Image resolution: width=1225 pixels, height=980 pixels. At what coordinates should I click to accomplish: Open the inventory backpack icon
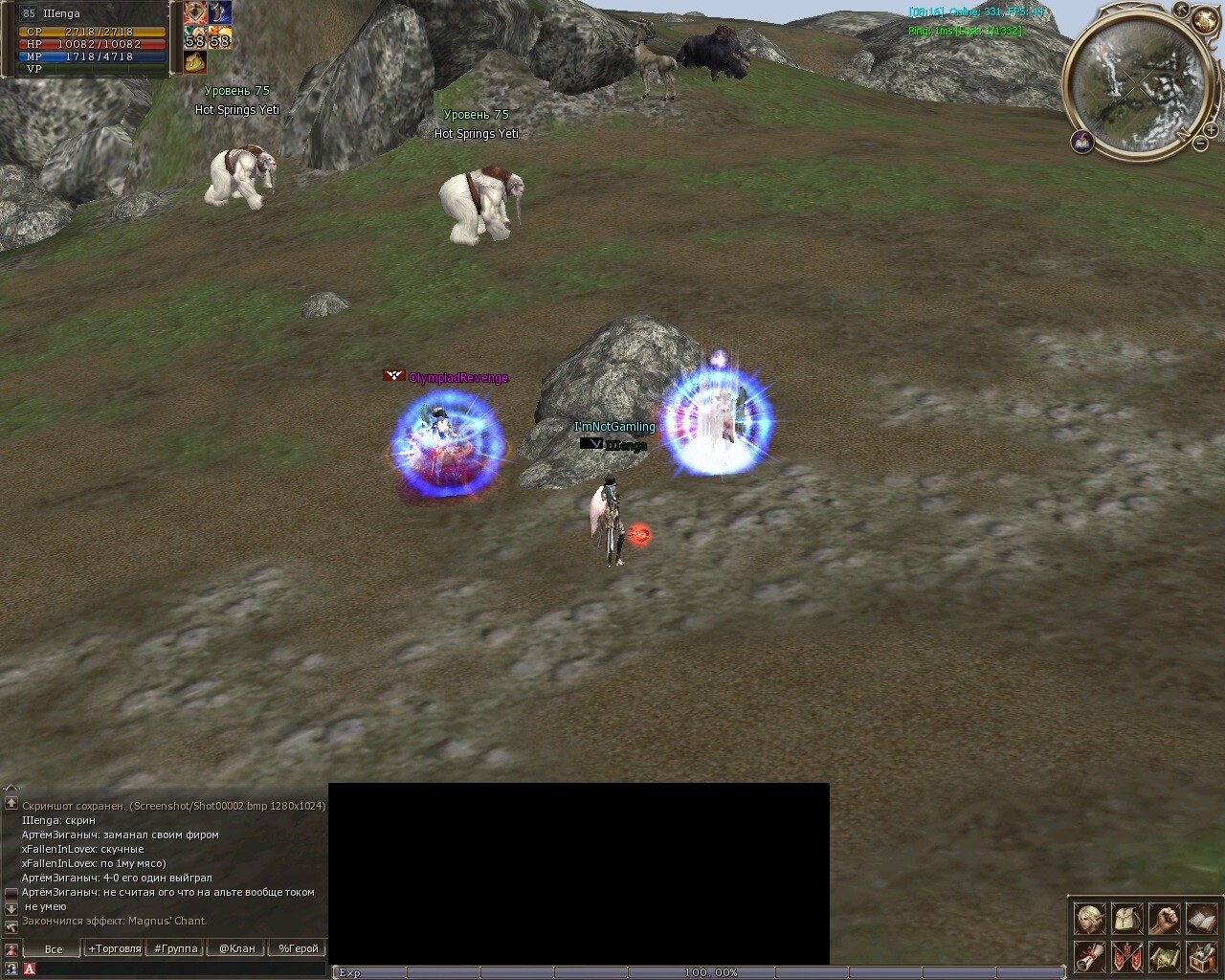(x=1126, y=920)
